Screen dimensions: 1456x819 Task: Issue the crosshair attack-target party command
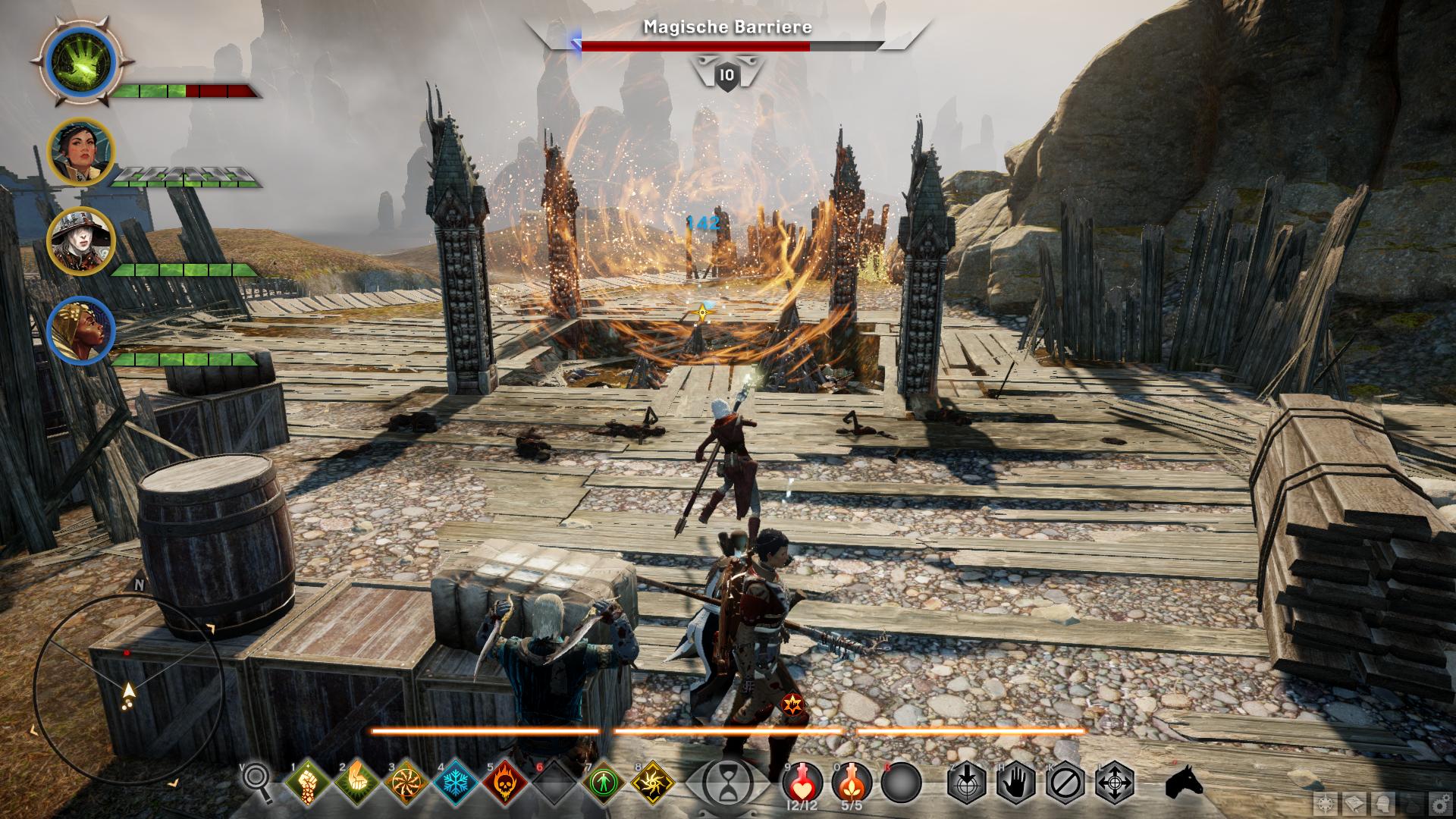tap(966, 782)
